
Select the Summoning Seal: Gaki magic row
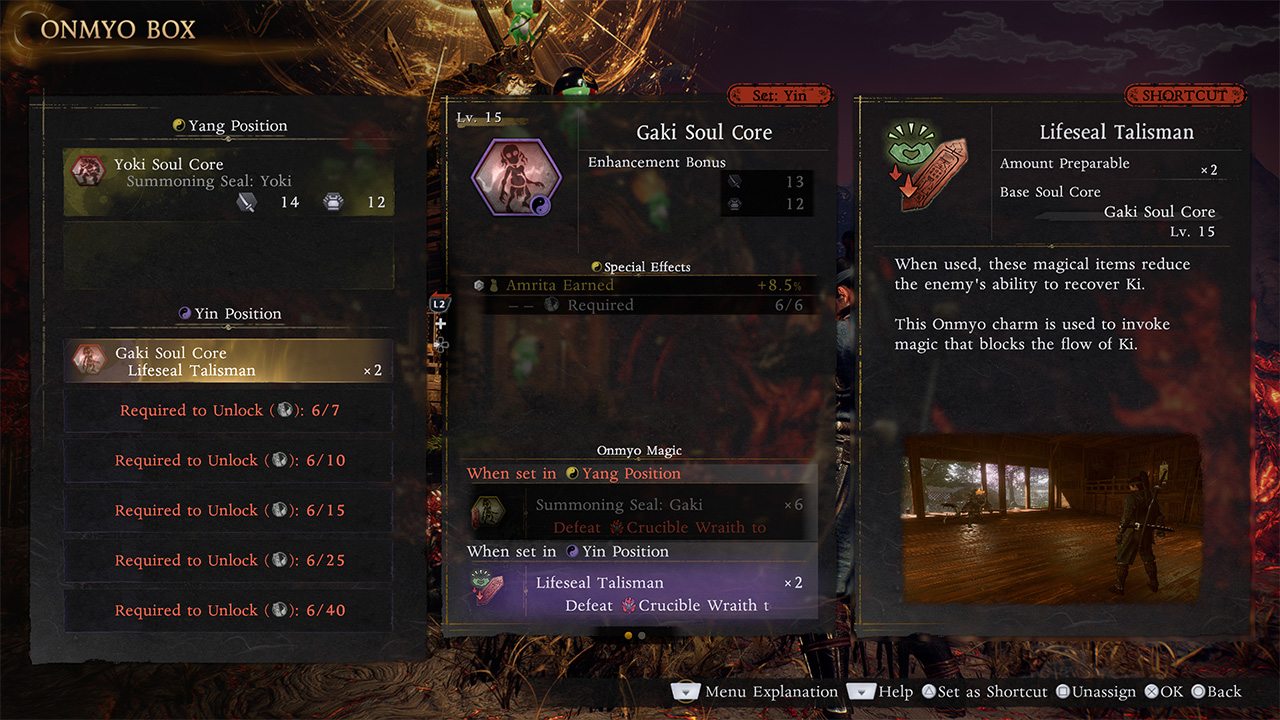click(x=640, y=514)
